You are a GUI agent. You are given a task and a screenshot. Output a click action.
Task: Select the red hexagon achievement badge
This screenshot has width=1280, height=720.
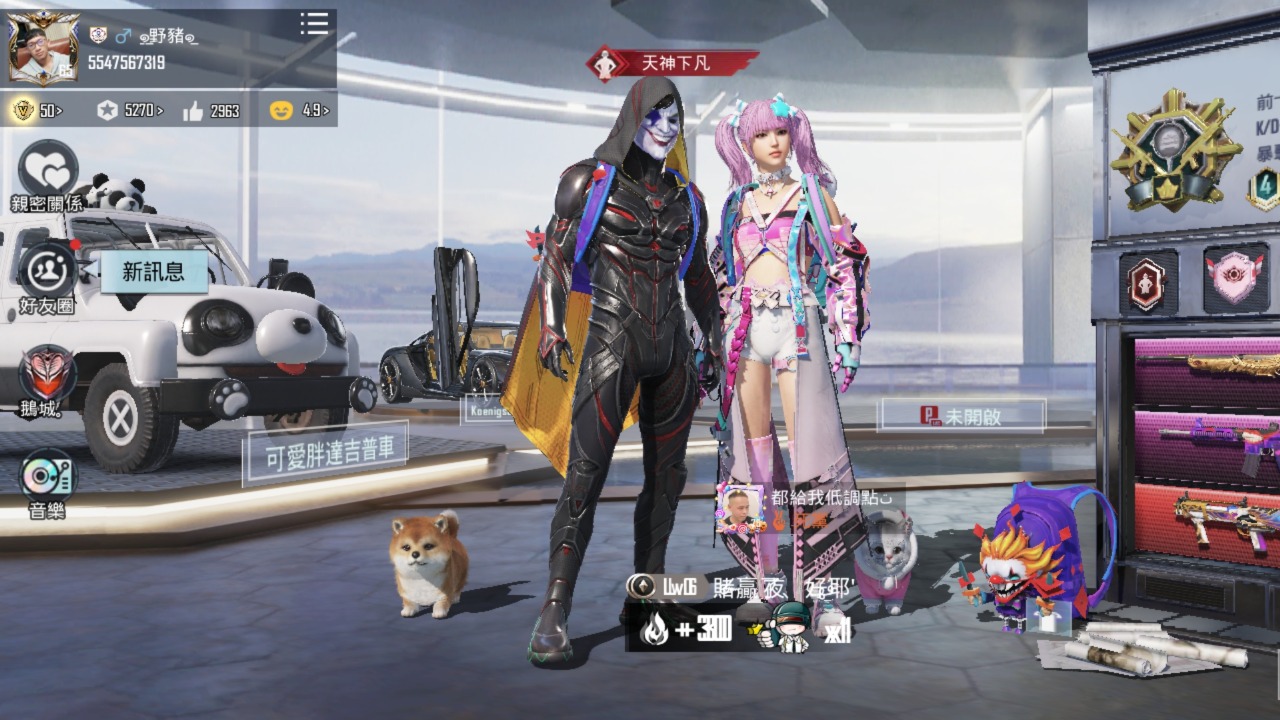pos(1147,280)
